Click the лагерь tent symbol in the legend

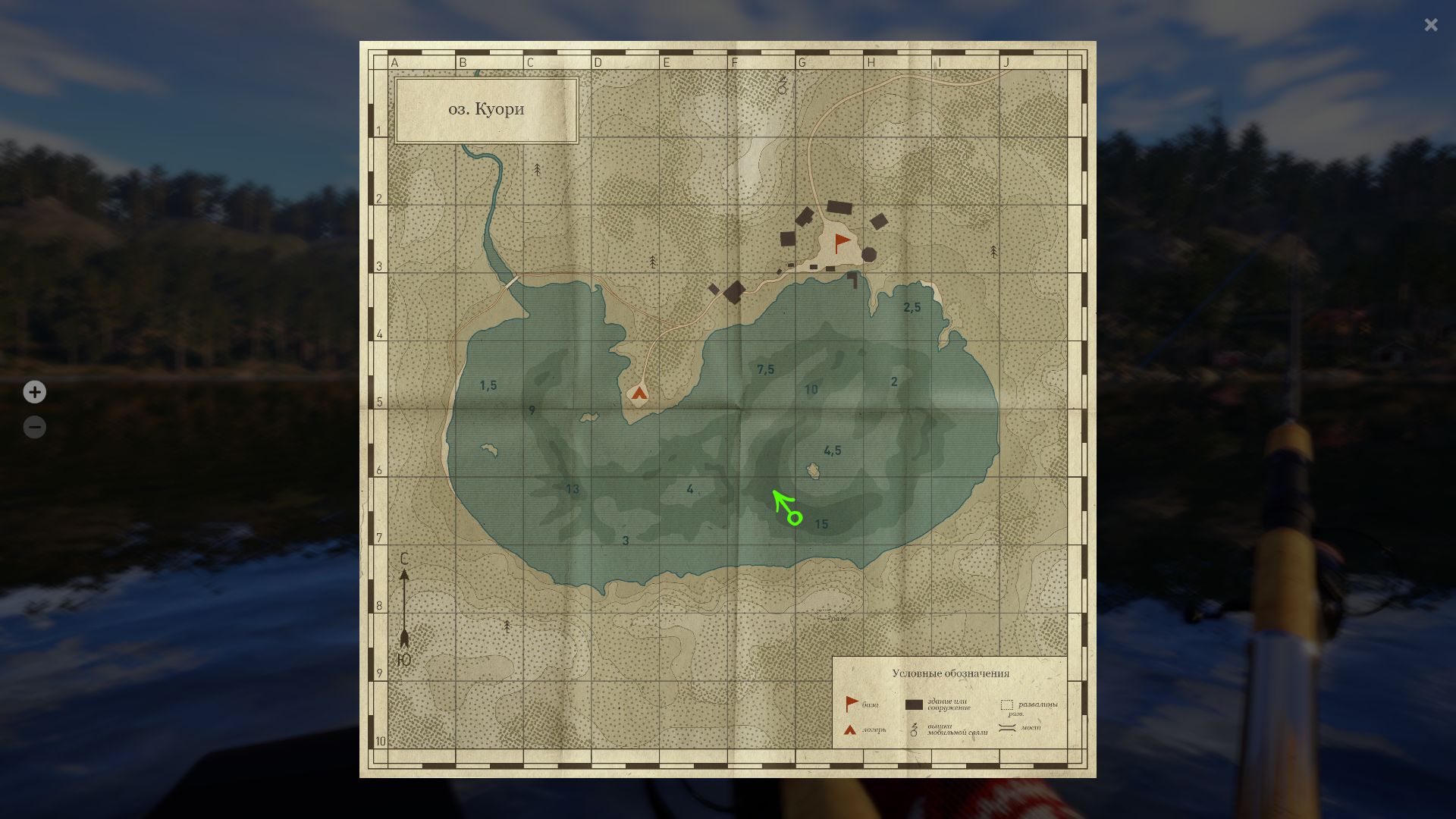click(849, 730)
